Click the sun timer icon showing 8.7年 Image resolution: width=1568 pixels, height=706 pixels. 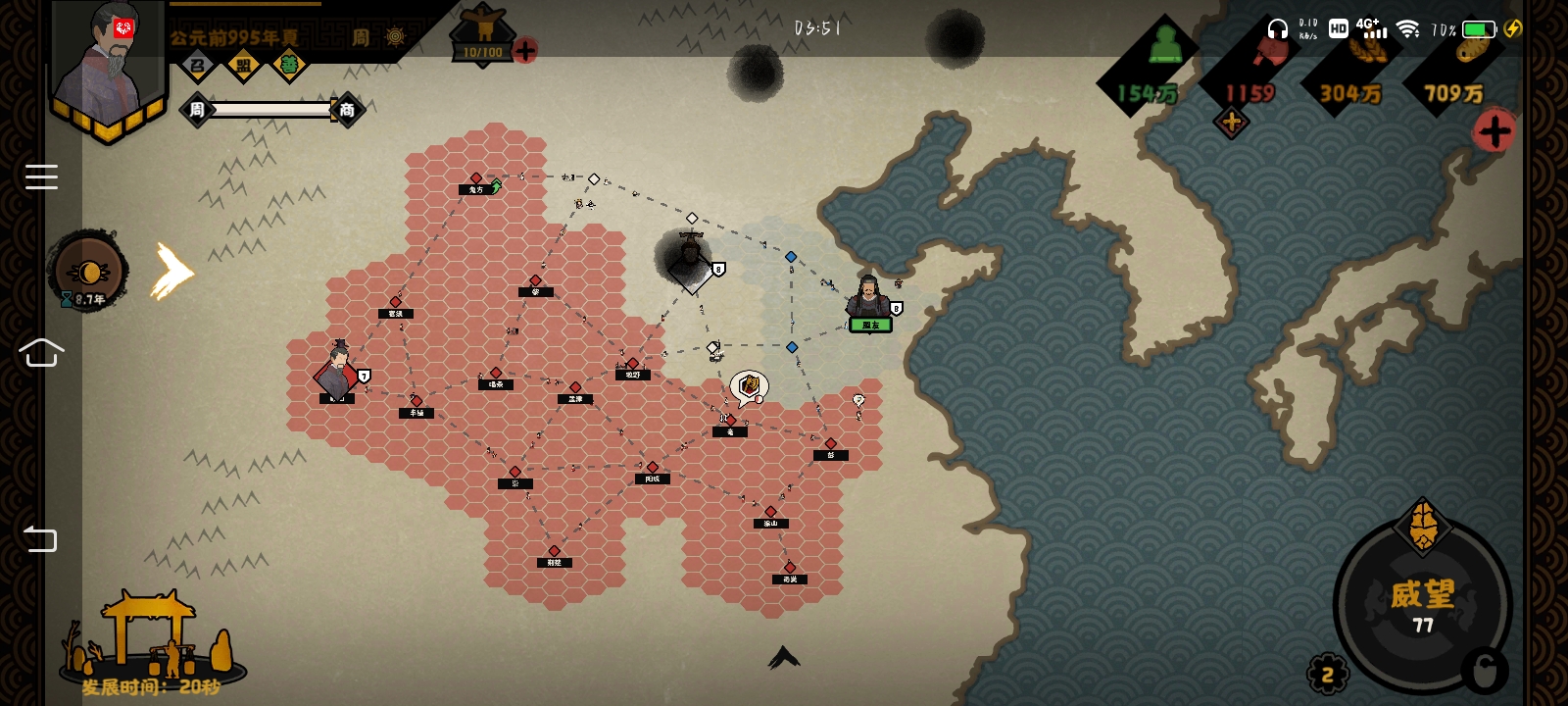coord(89,272)
